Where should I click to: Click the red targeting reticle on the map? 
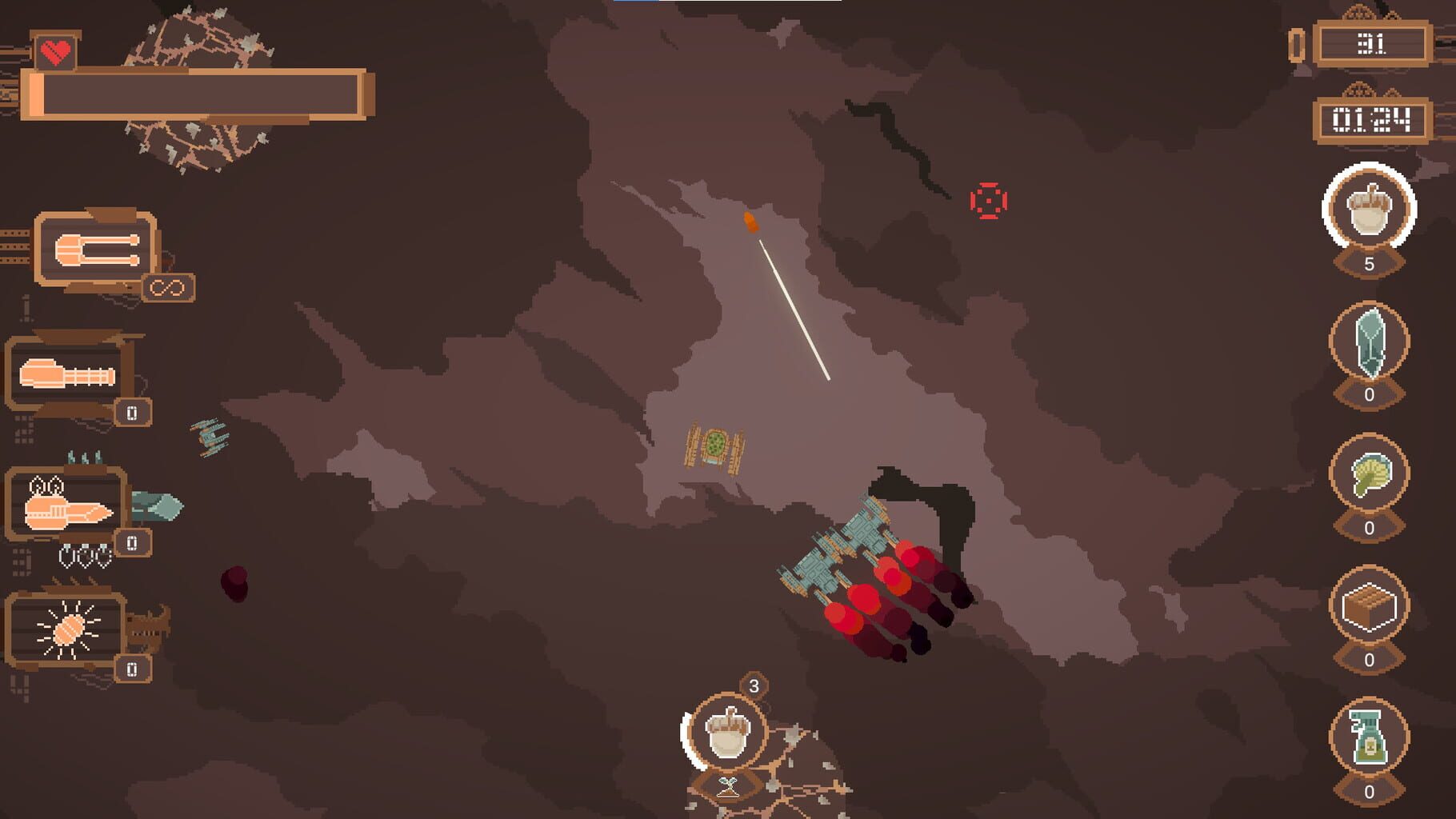(987, 202)
